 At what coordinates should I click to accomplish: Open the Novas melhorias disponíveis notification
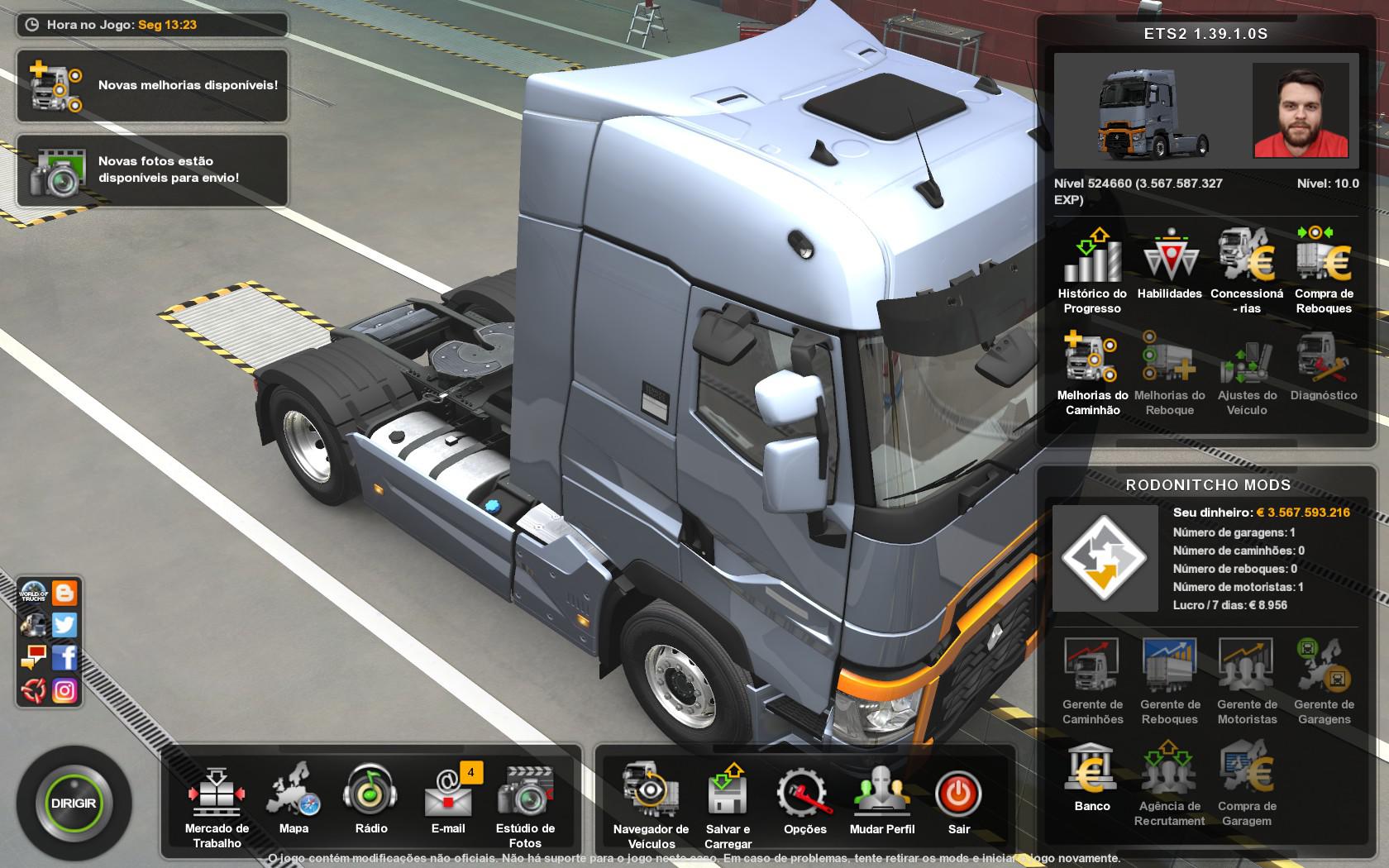[x=152, y=85]
